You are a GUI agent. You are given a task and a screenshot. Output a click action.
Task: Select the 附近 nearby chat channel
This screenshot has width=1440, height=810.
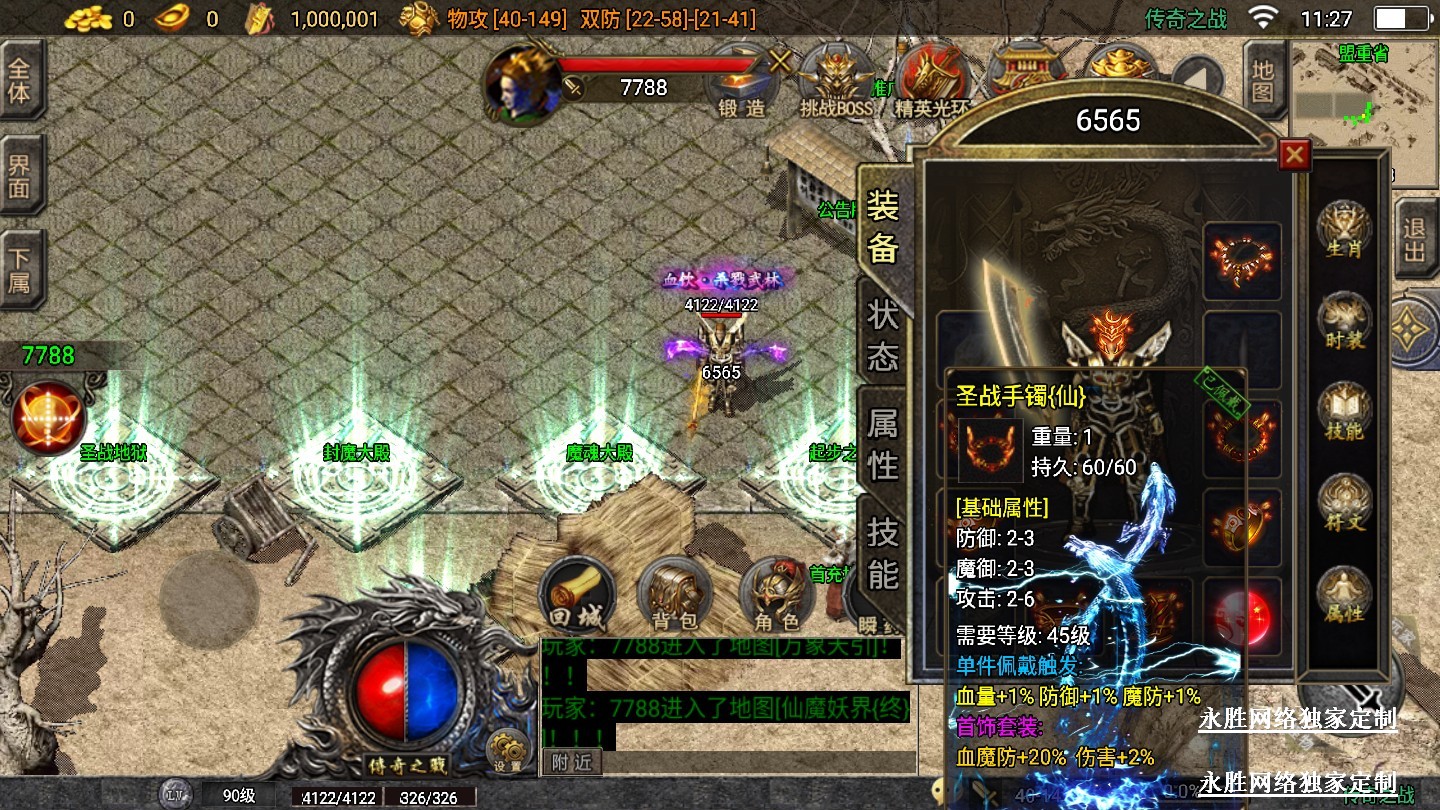(x=572, y=762)
